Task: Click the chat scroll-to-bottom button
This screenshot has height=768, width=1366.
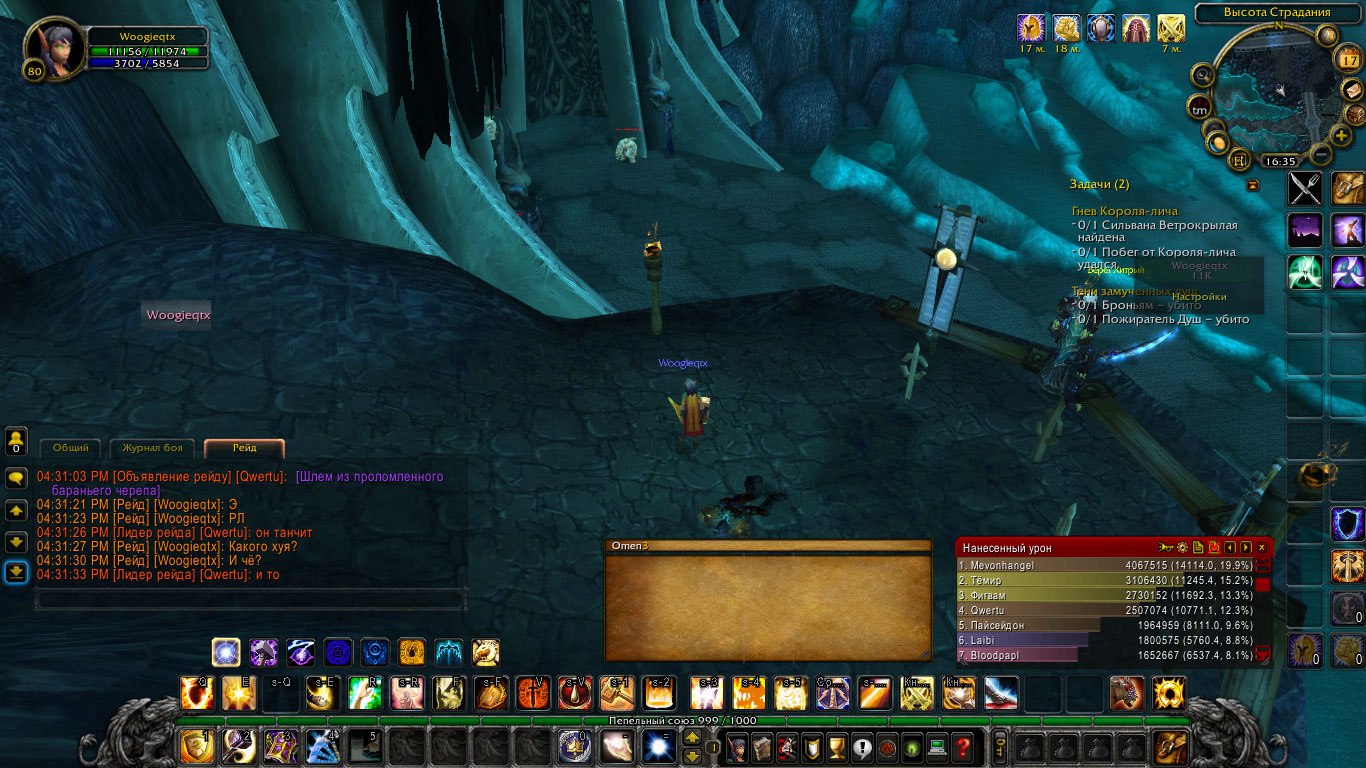Action: pyautogui.click(x=16, y=572)
